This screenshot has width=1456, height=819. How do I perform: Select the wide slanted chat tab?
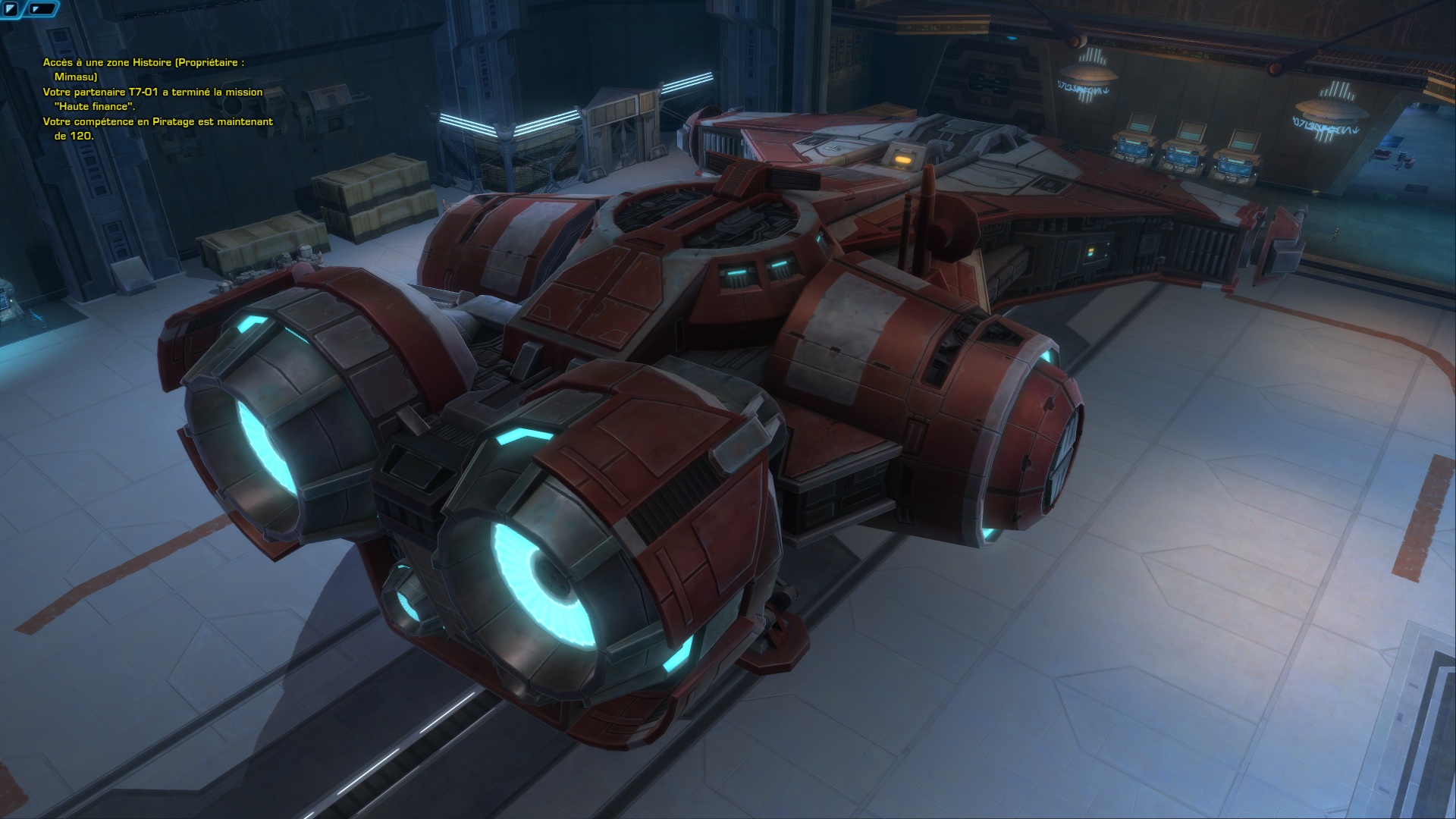pos(43,10)
